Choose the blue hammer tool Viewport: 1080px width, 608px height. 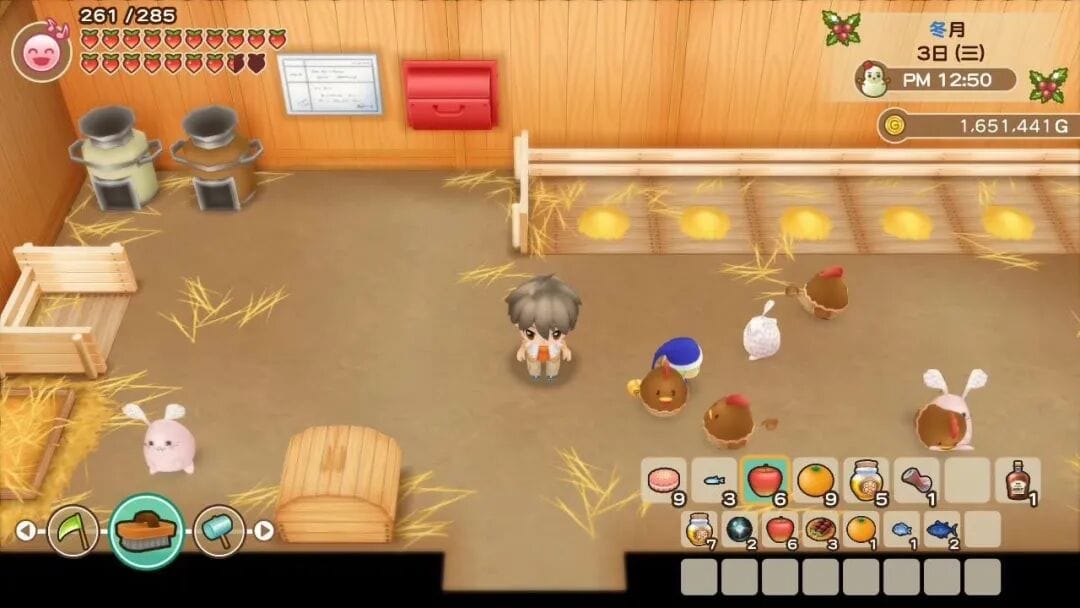(219, 530)
